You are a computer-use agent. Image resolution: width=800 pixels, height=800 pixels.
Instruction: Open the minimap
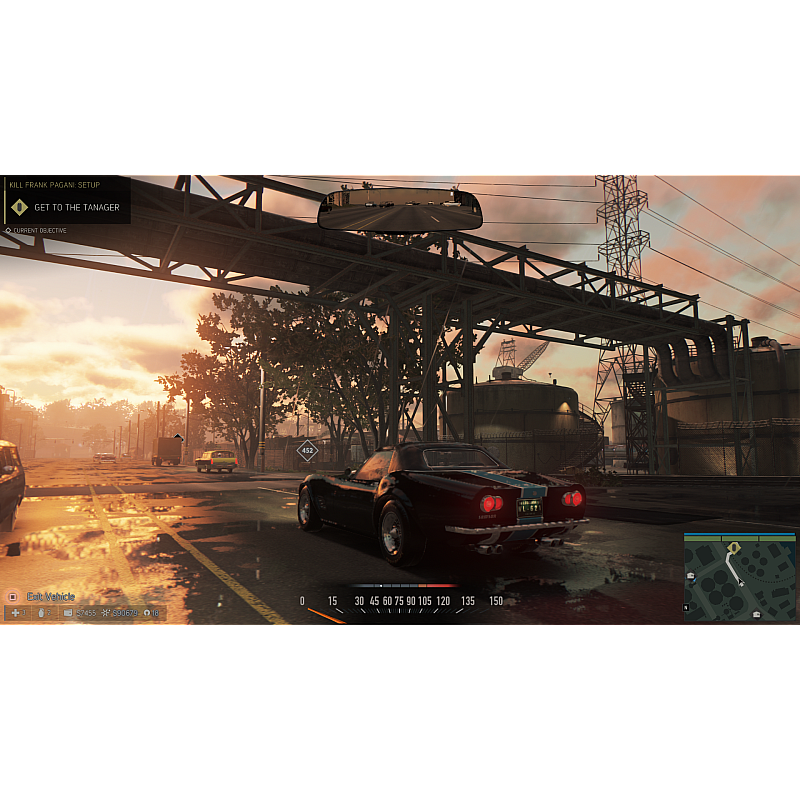click(740, 577)
